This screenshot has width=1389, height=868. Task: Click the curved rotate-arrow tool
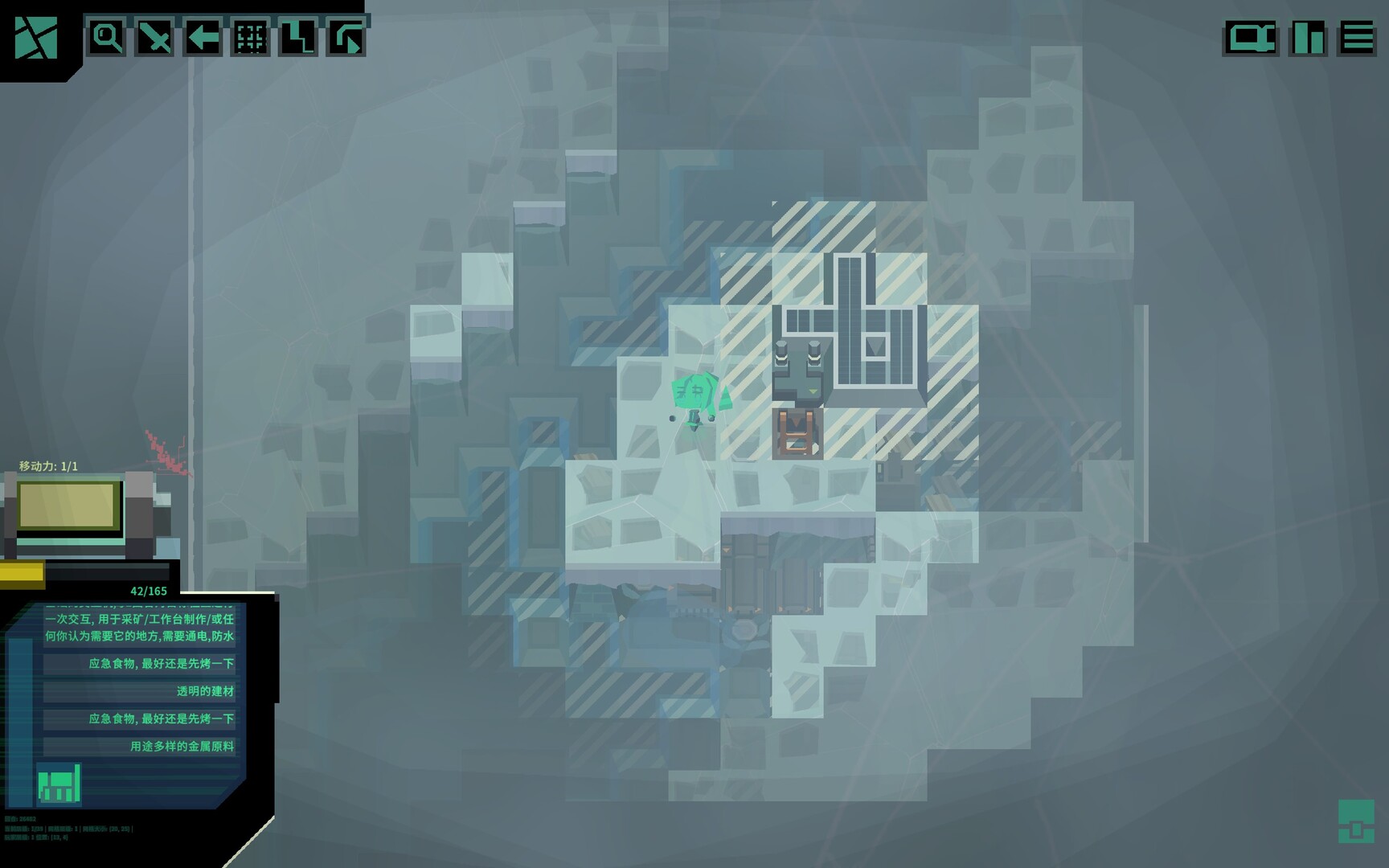[347, 37]
